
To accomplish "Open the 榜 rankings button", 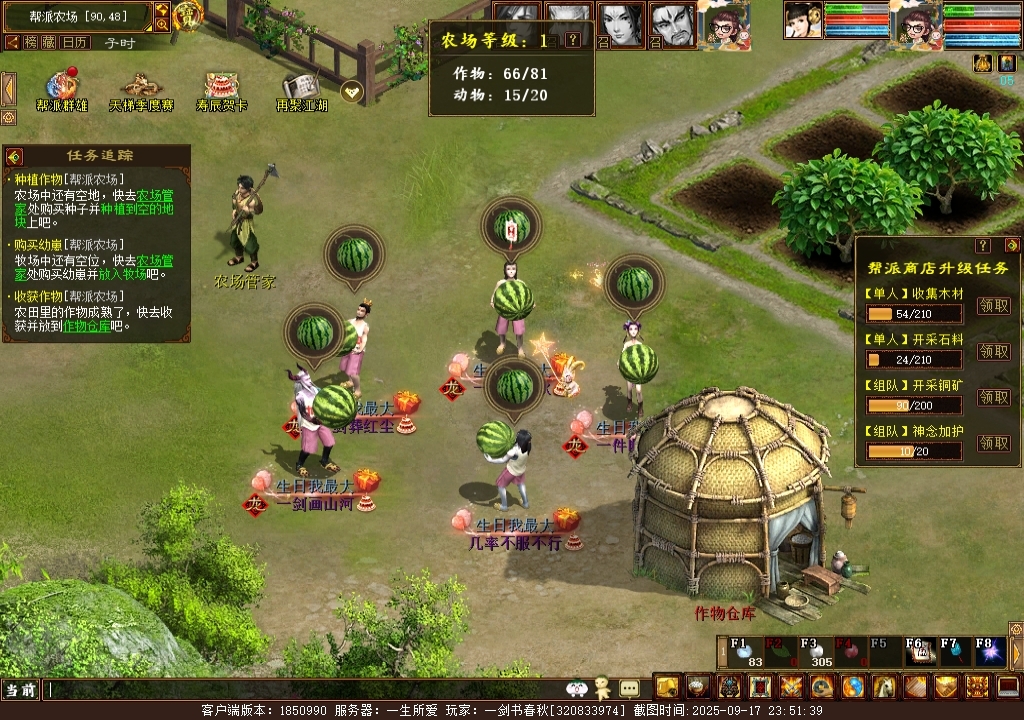I will (31, 42).
